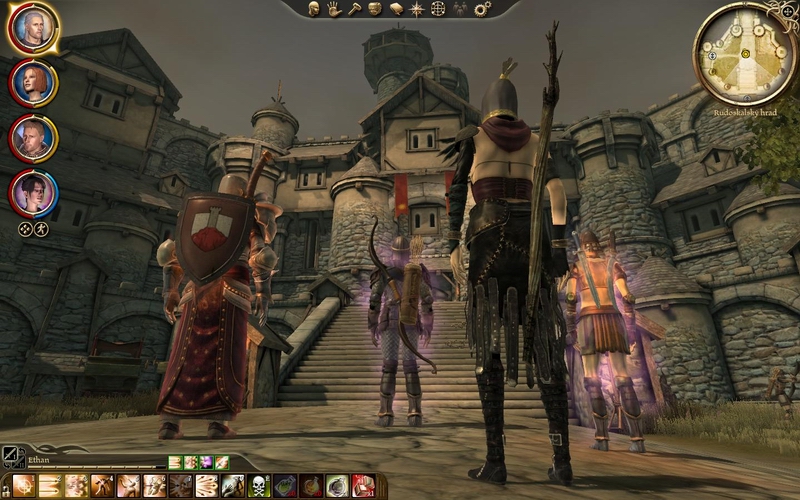Select the white-haired leader's party portrait
The width and height of the screenshot is (800, 500).
point(33,28)
